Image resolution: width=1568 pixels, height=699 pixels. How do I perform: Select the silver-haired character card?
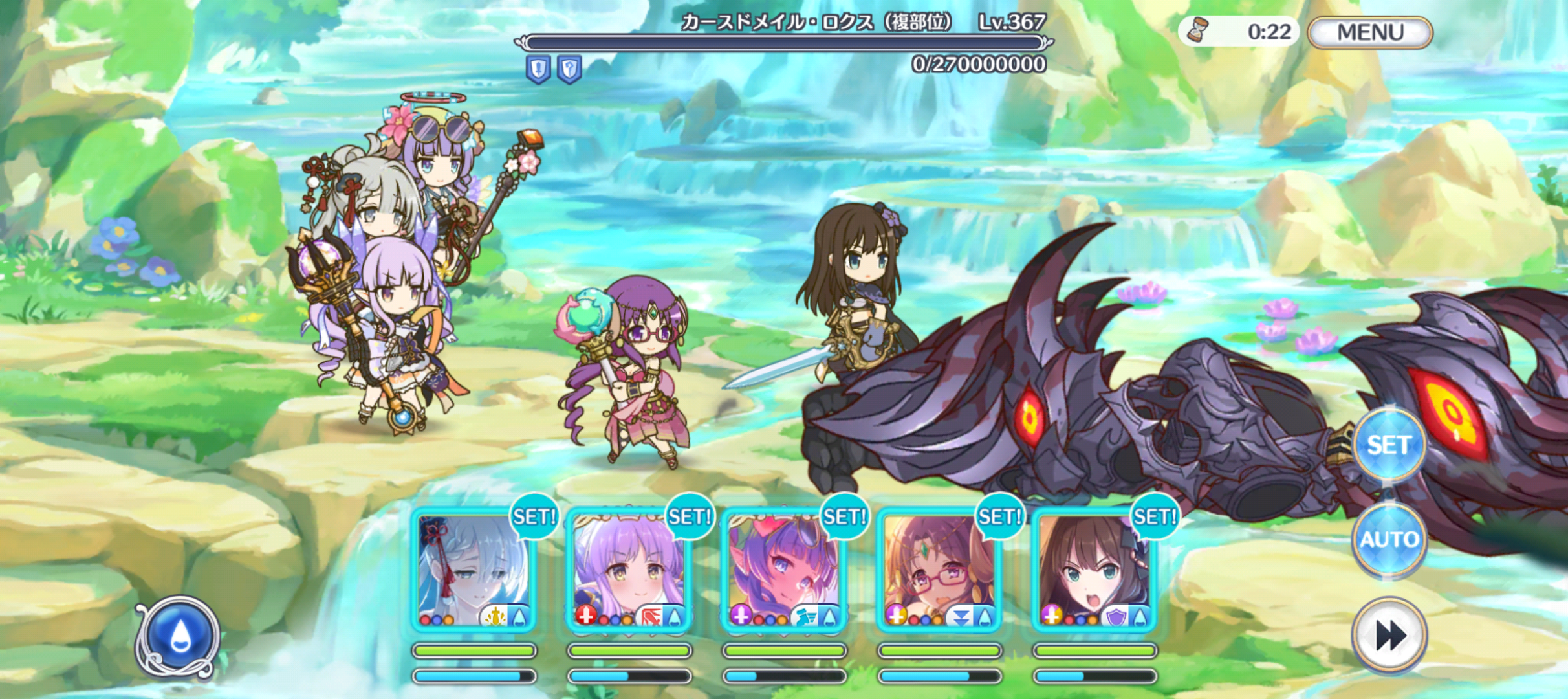[474, 571]
